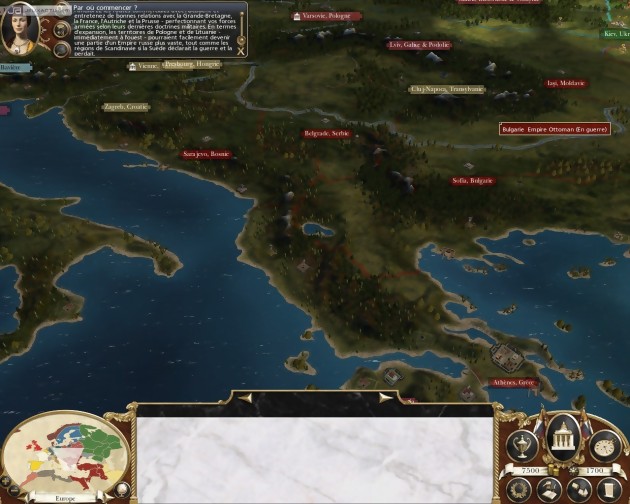Open the scroll lists button

click(x=610, y=490)
